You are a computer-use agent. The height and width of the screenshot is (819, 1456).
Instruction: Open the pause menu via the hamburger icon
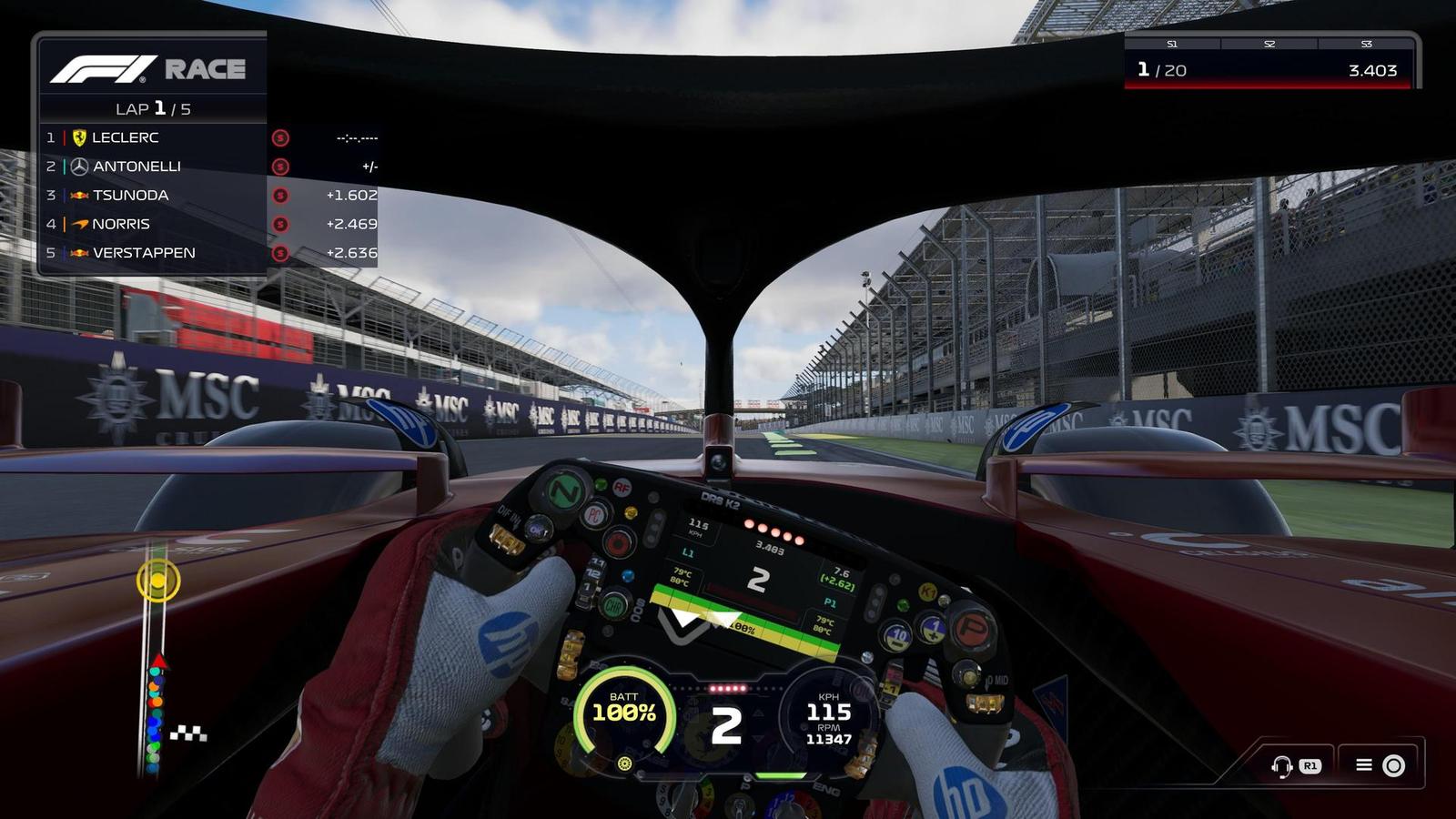(1365, 766)
